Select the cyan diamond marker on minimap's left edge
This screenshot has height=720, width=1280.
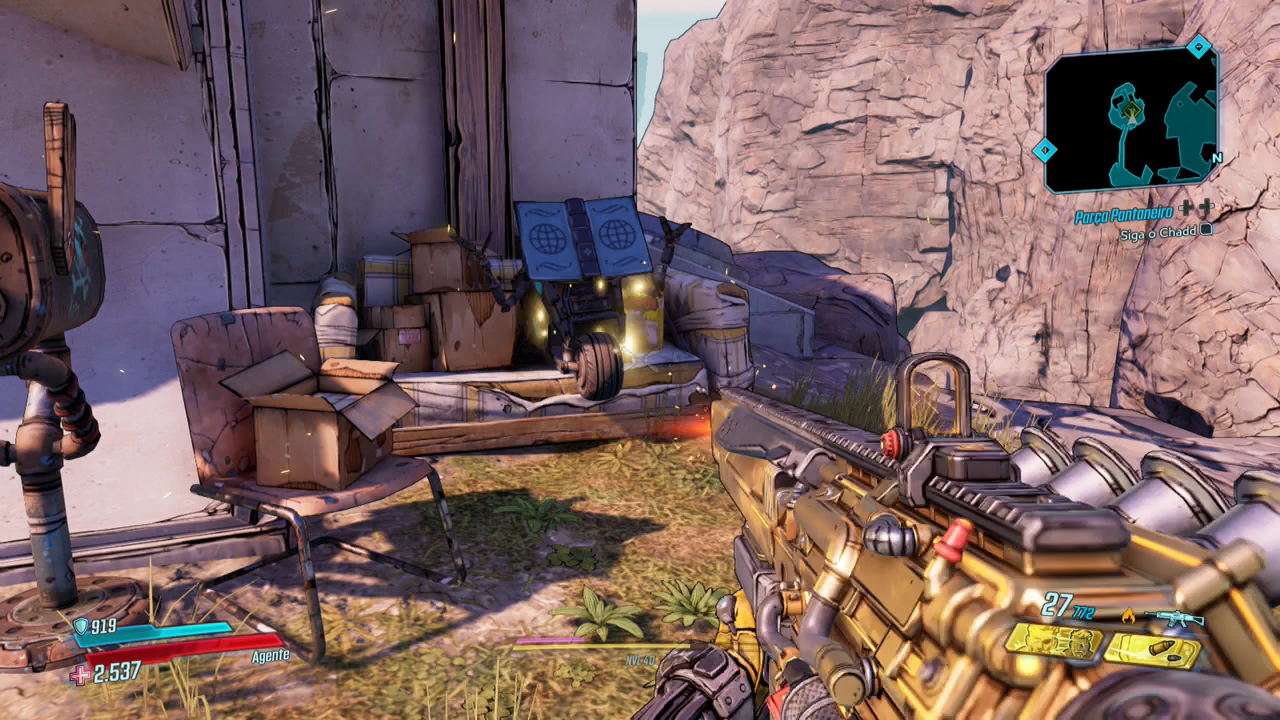[1044, 151]
